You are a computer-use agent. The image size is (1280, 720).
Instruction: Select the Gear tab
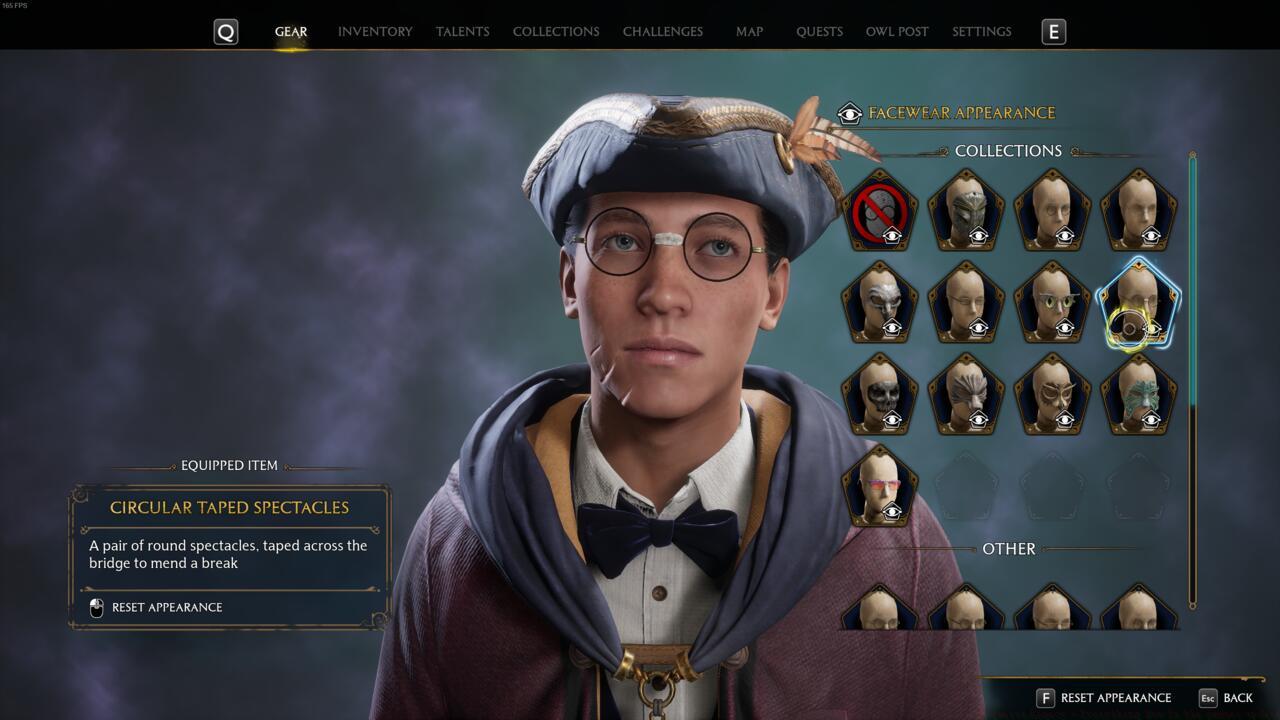[291, 32]
